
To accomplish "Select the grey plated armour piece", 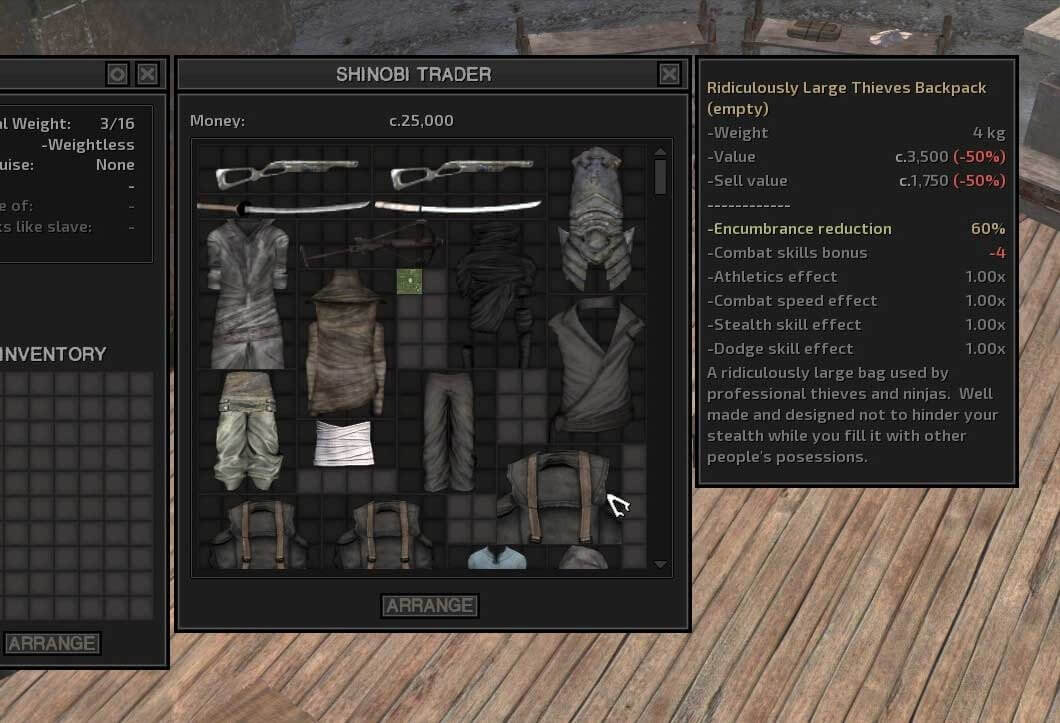I will [596, 220].
